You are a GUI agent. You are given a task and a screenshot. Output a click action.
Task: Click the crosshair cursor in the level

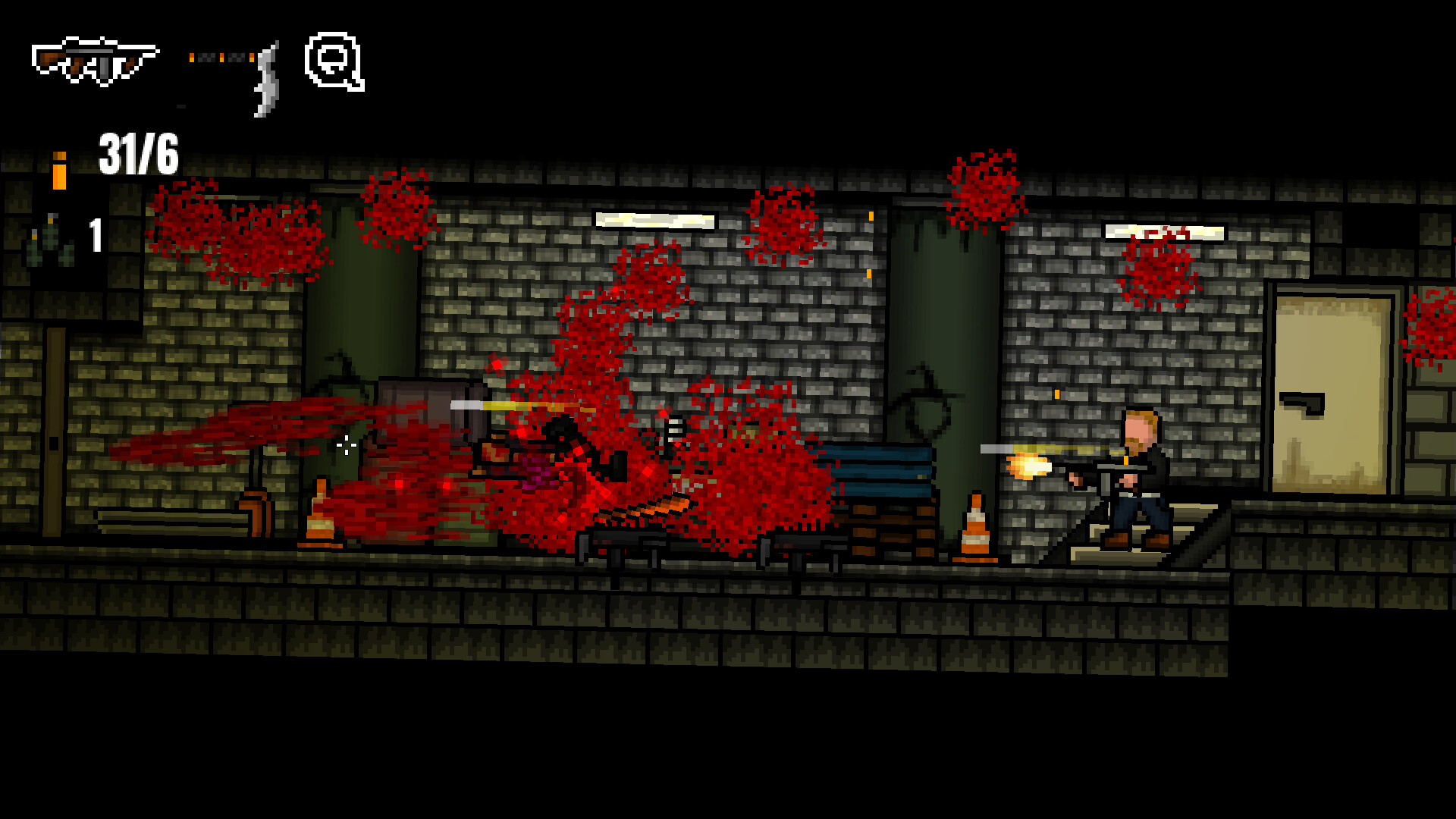coord(345,444)
